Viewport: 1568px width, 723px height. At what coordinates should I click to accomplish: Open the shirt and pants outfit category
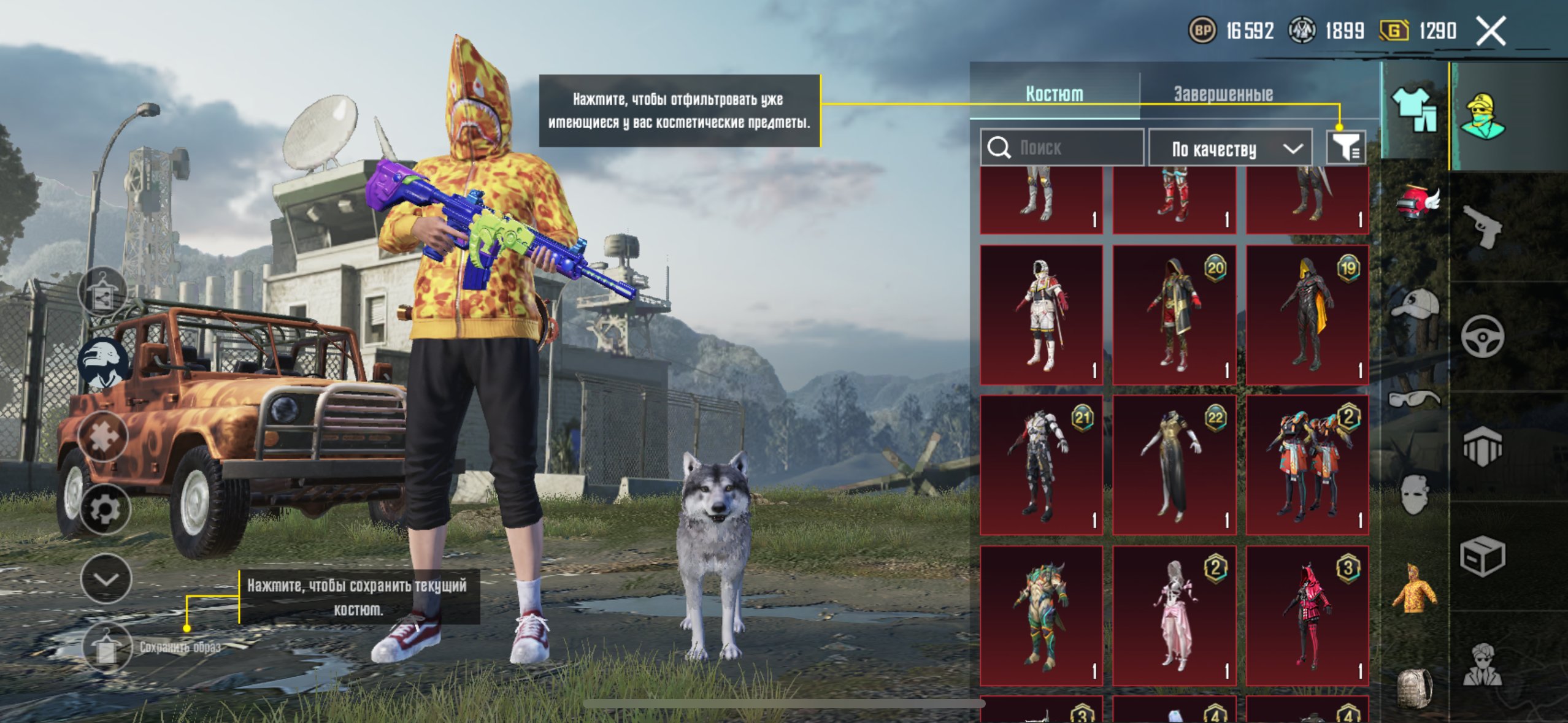(1415, 110)
